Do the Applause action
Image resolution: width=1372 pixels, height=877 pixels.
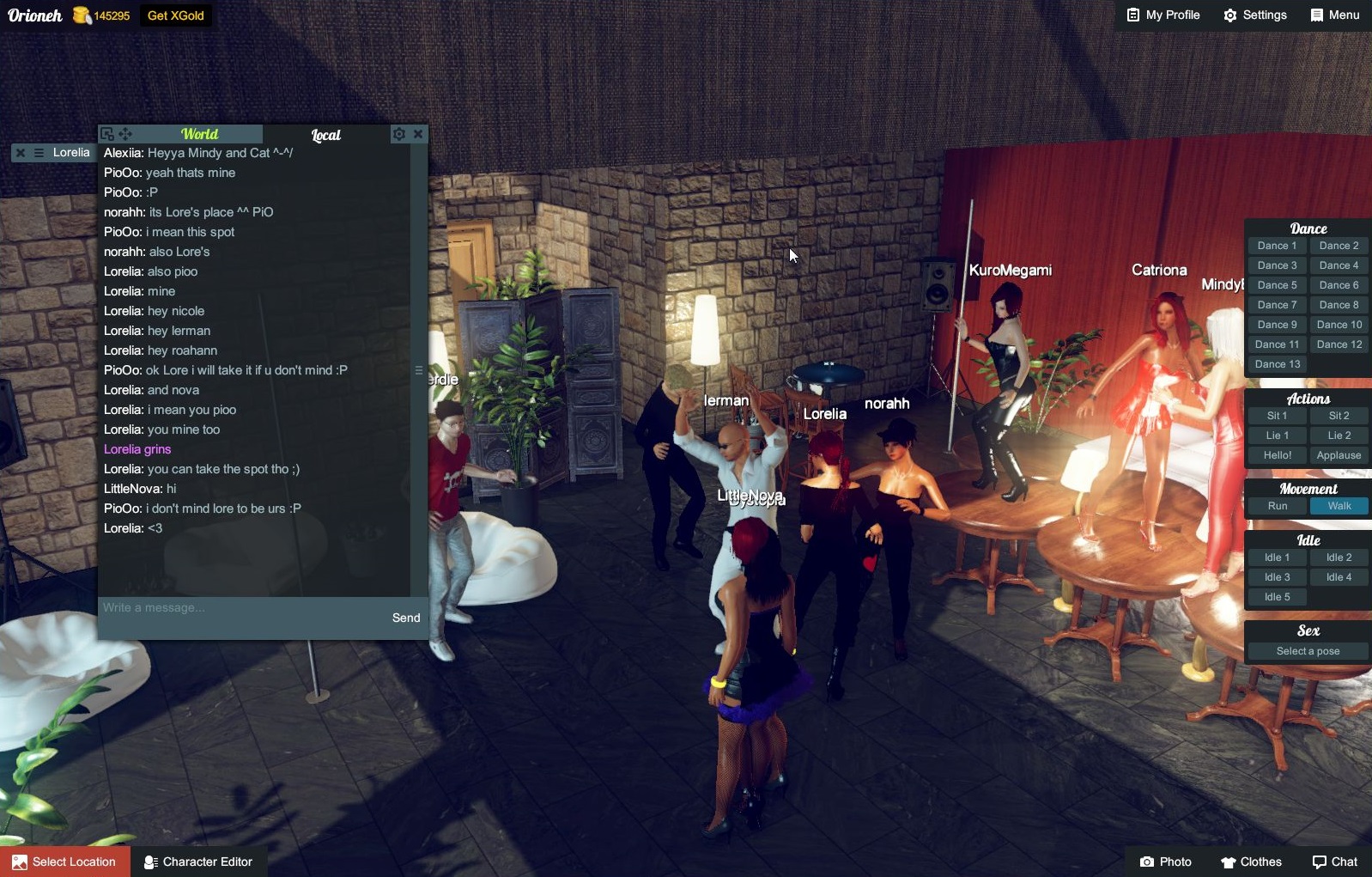[x=1339, y=455]
